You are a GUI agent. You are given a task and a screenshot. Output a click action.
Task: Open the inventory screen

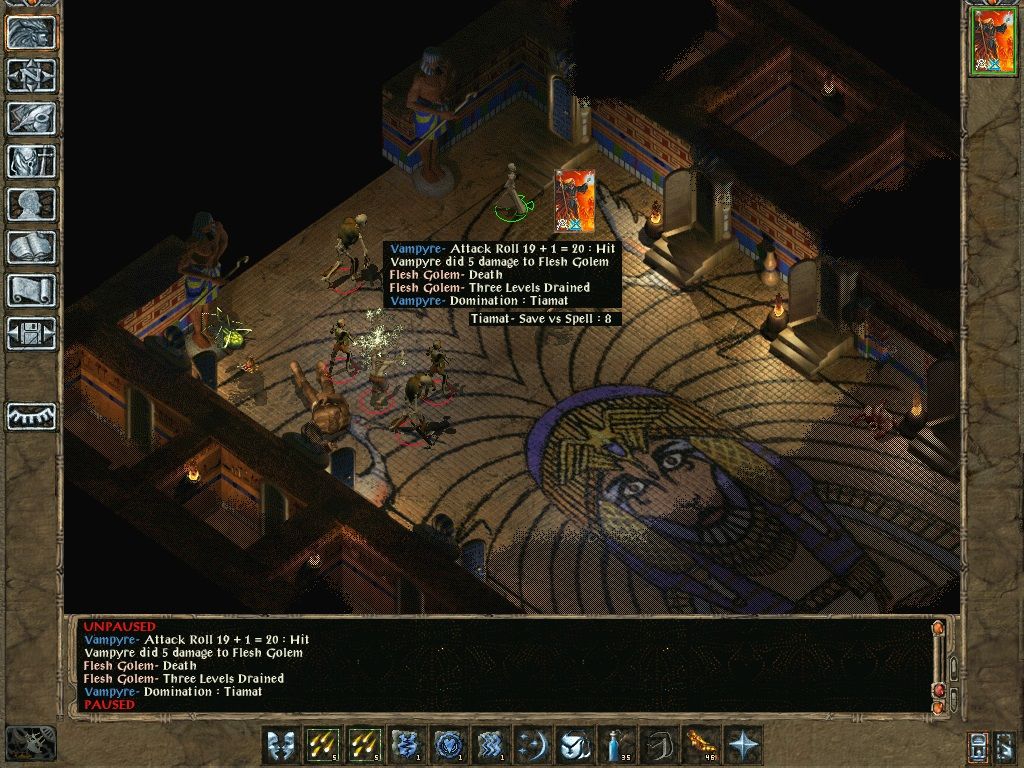(31, 161)
